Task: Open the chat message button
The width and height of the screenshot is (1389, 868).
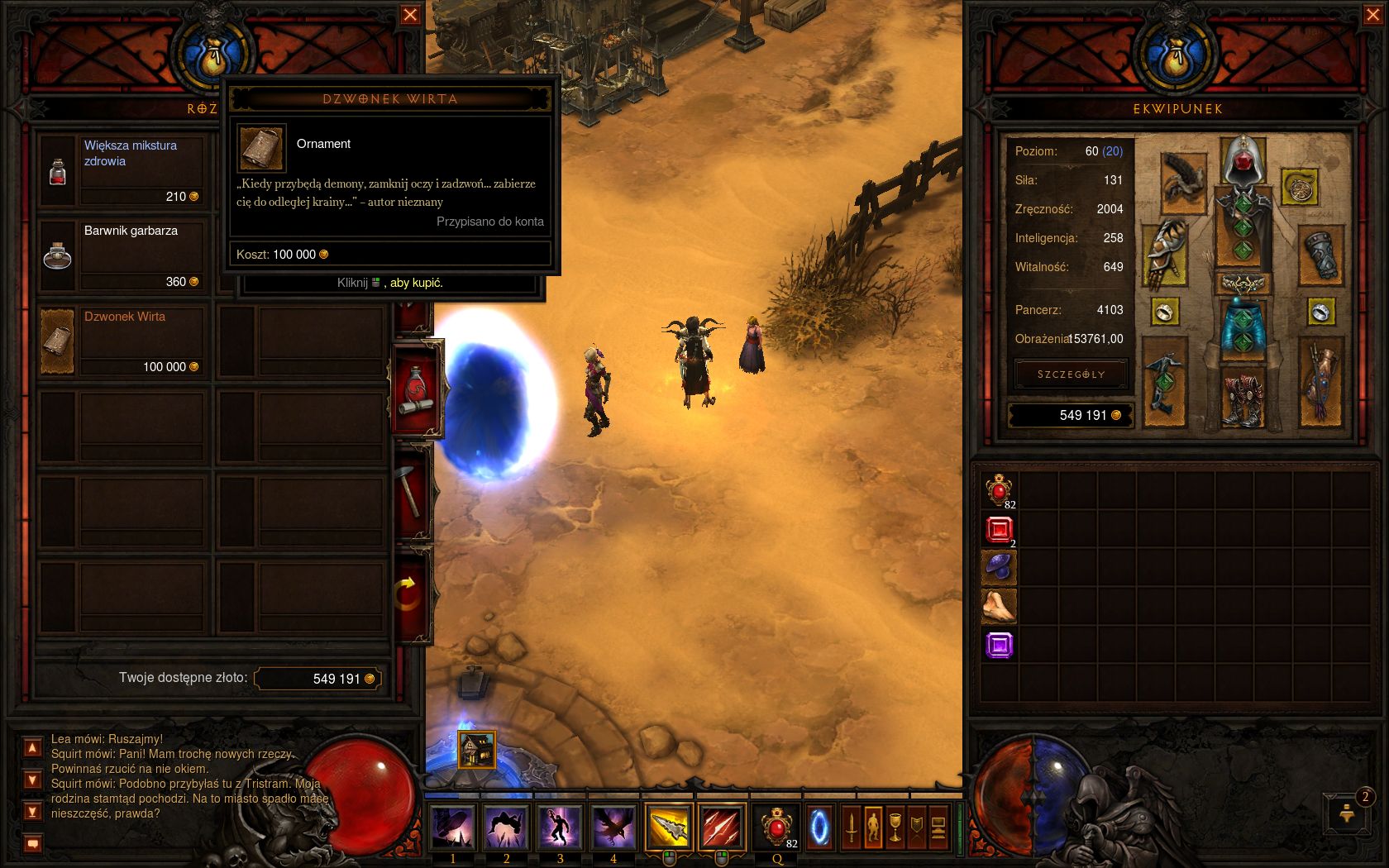Action: (x=32, y=844)
